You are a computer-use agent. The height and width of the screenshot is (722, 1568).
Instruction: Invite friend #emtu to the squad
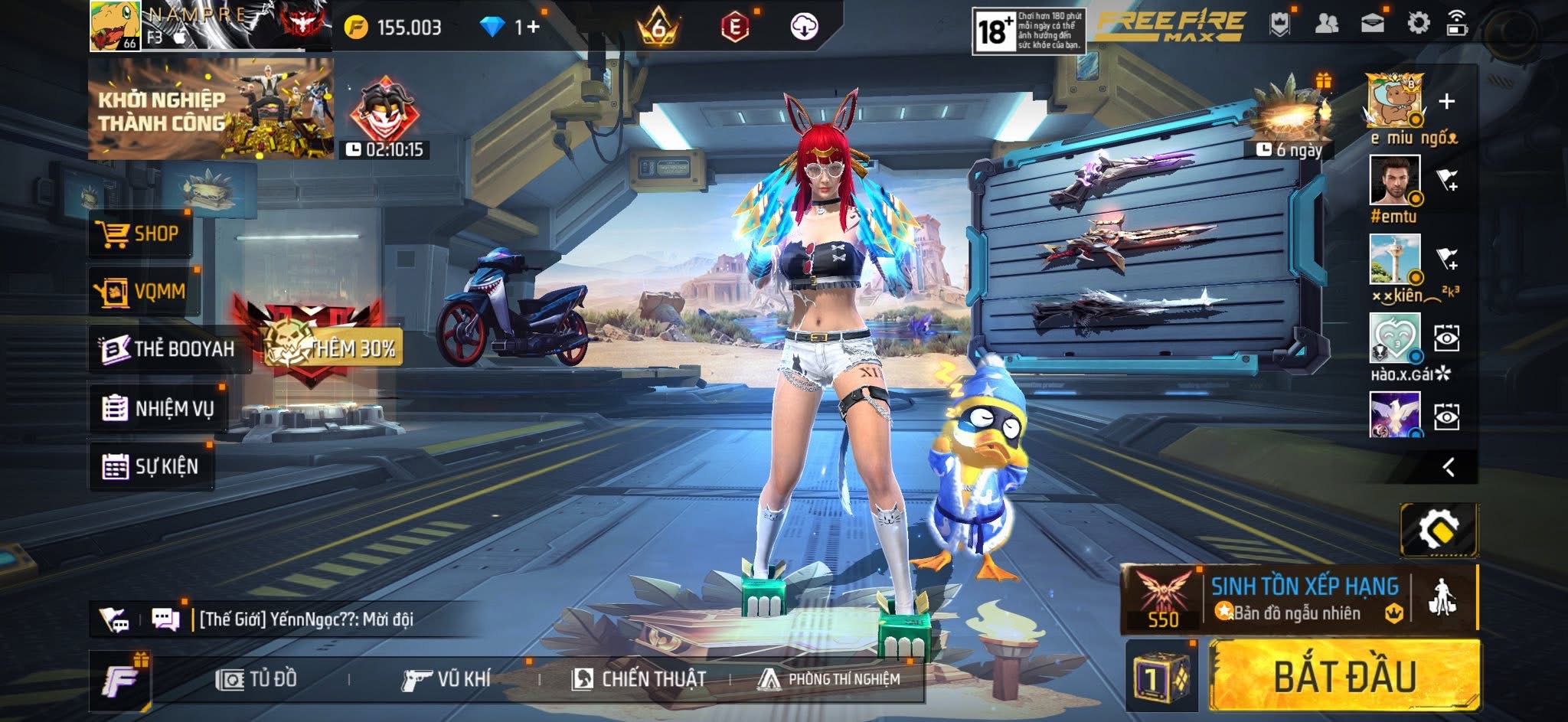coord(1447,181)
